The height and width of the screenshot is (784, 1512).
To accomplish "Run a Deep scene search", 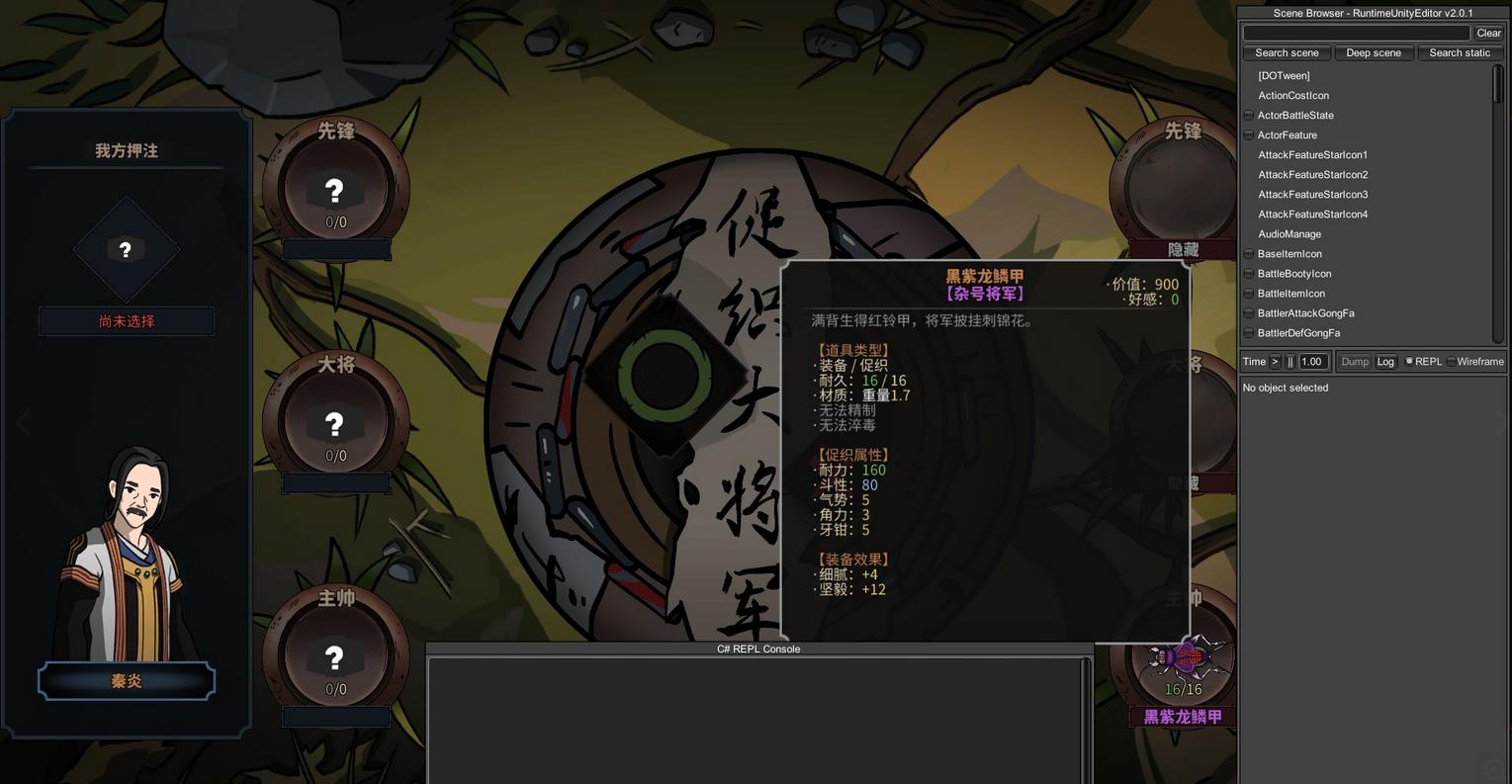I will (x=1373, y=52).
